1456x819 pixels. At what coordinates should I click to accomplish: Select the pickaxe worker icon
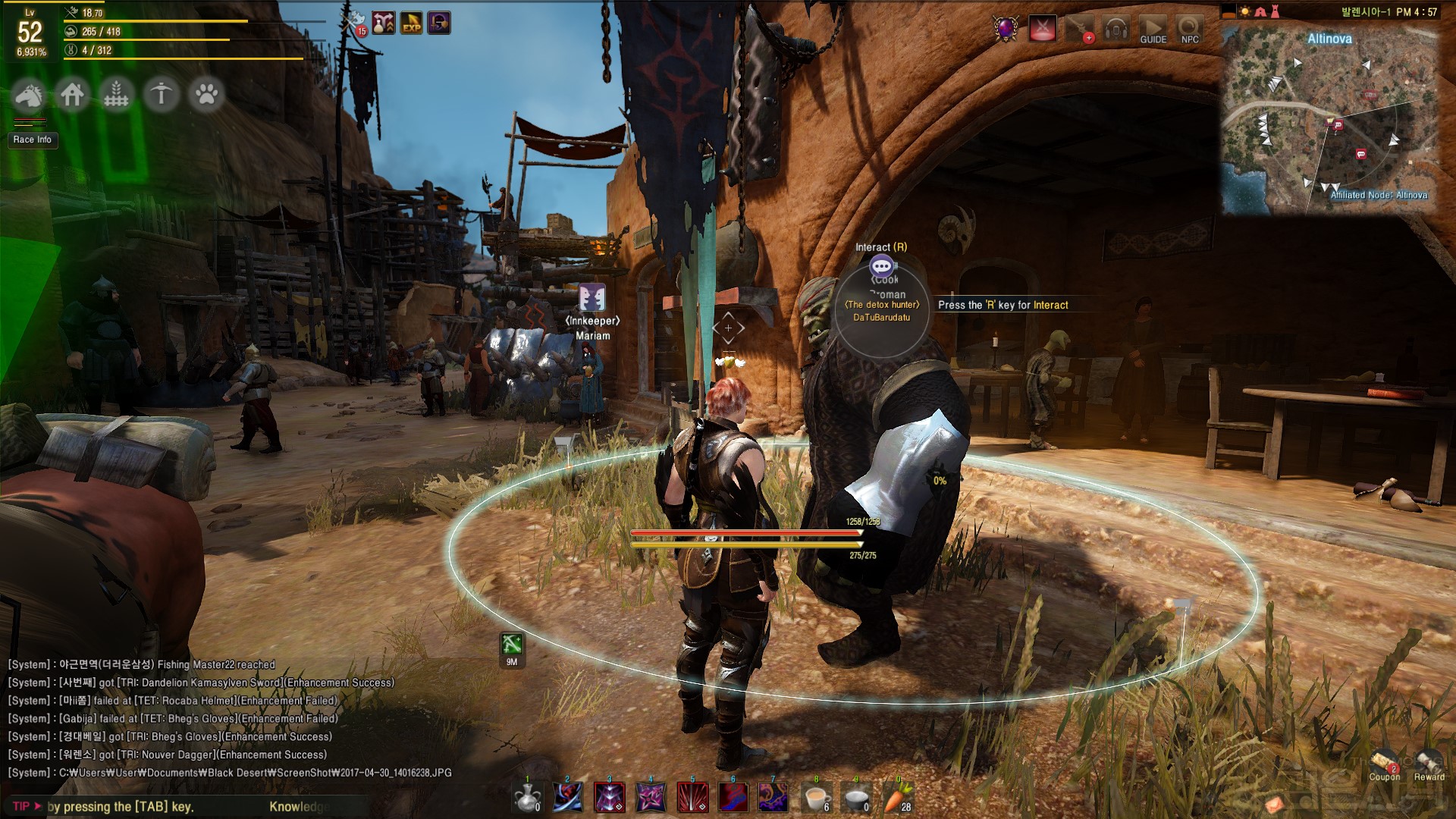coord(161,95)
